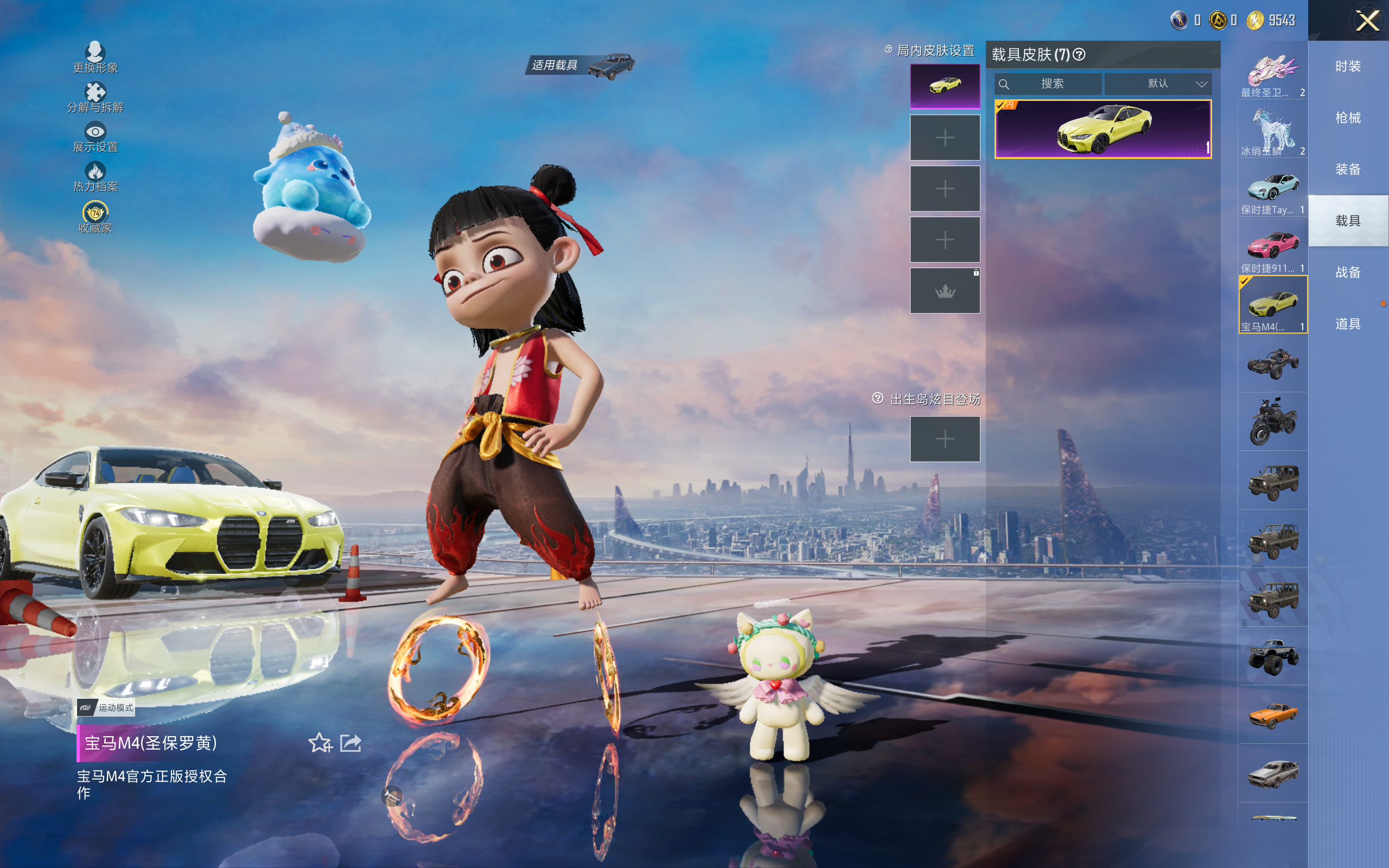Open the 枪械 category tab
The width and height of the screenshot is (1389, 868).
1348,118
